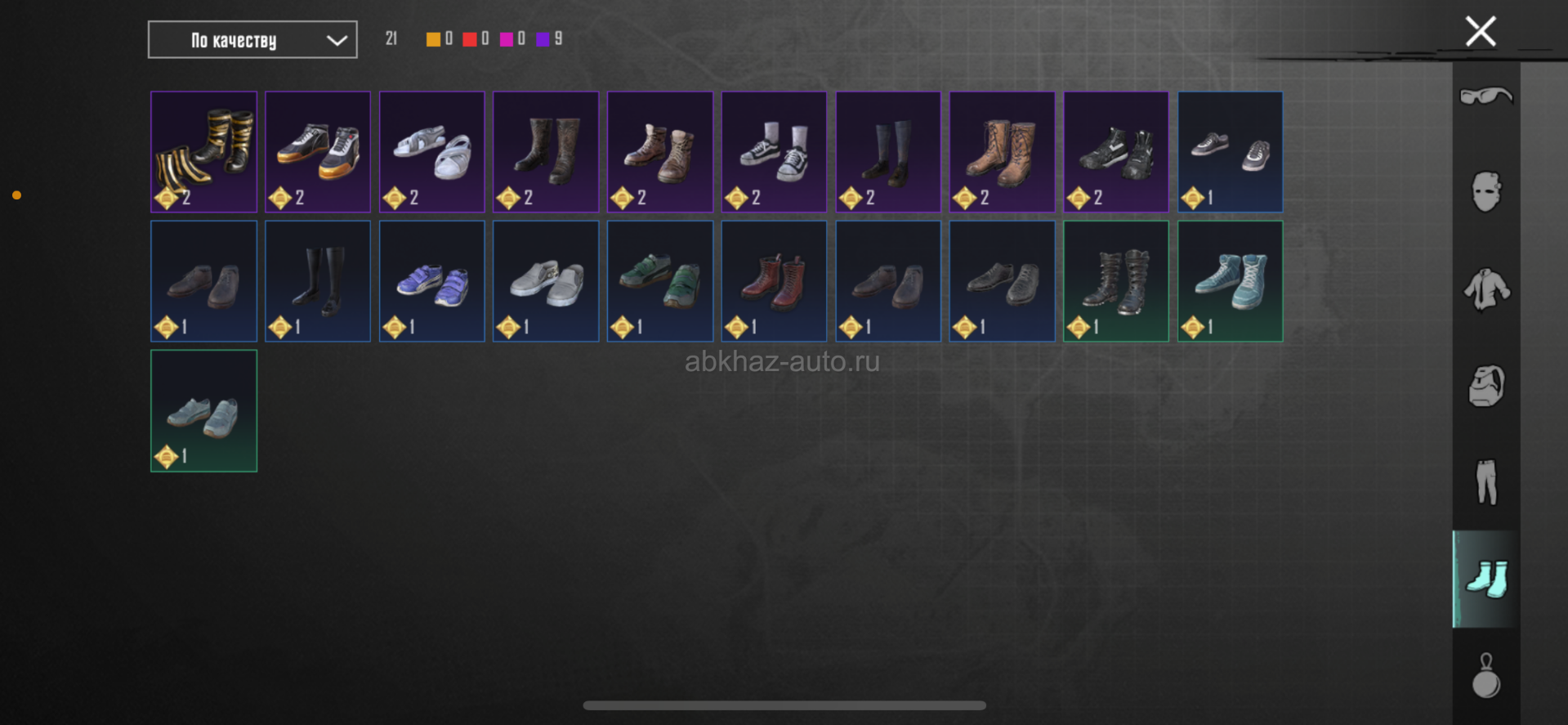Select the black and white canvas sneakers
This screenshot has width=1568, height=725.
[774, 152]
